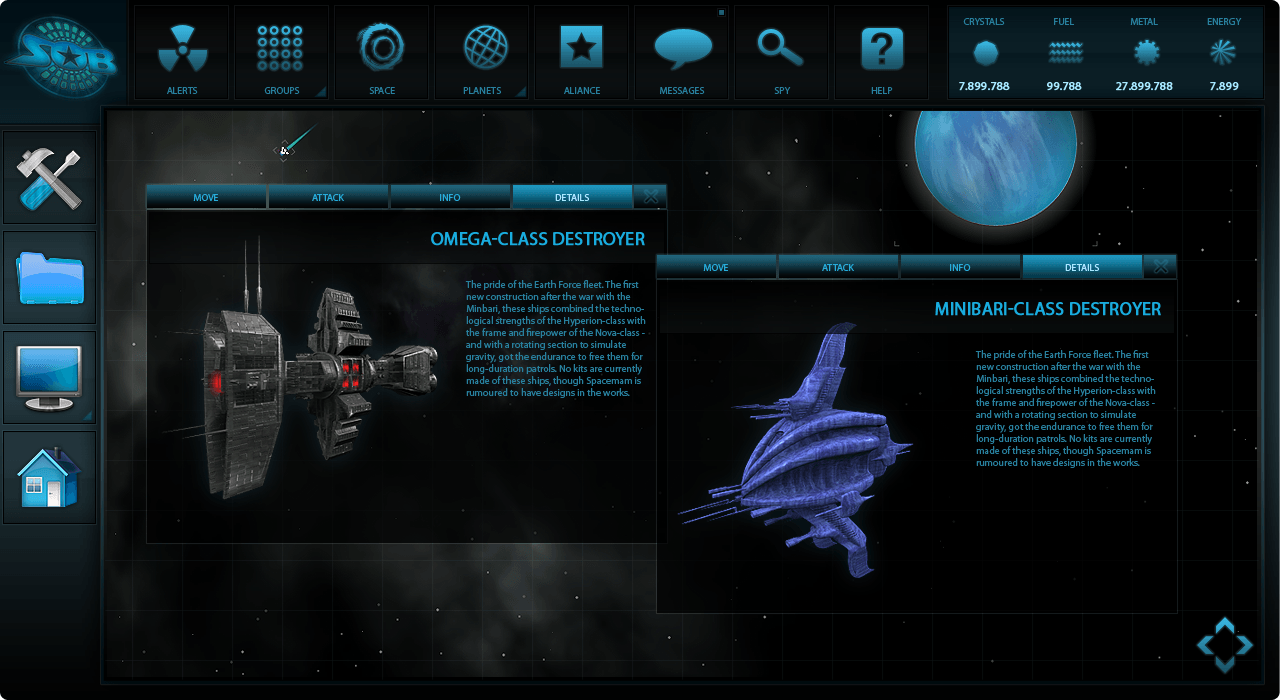Launch the Spy tool

[x=782, y=53]
